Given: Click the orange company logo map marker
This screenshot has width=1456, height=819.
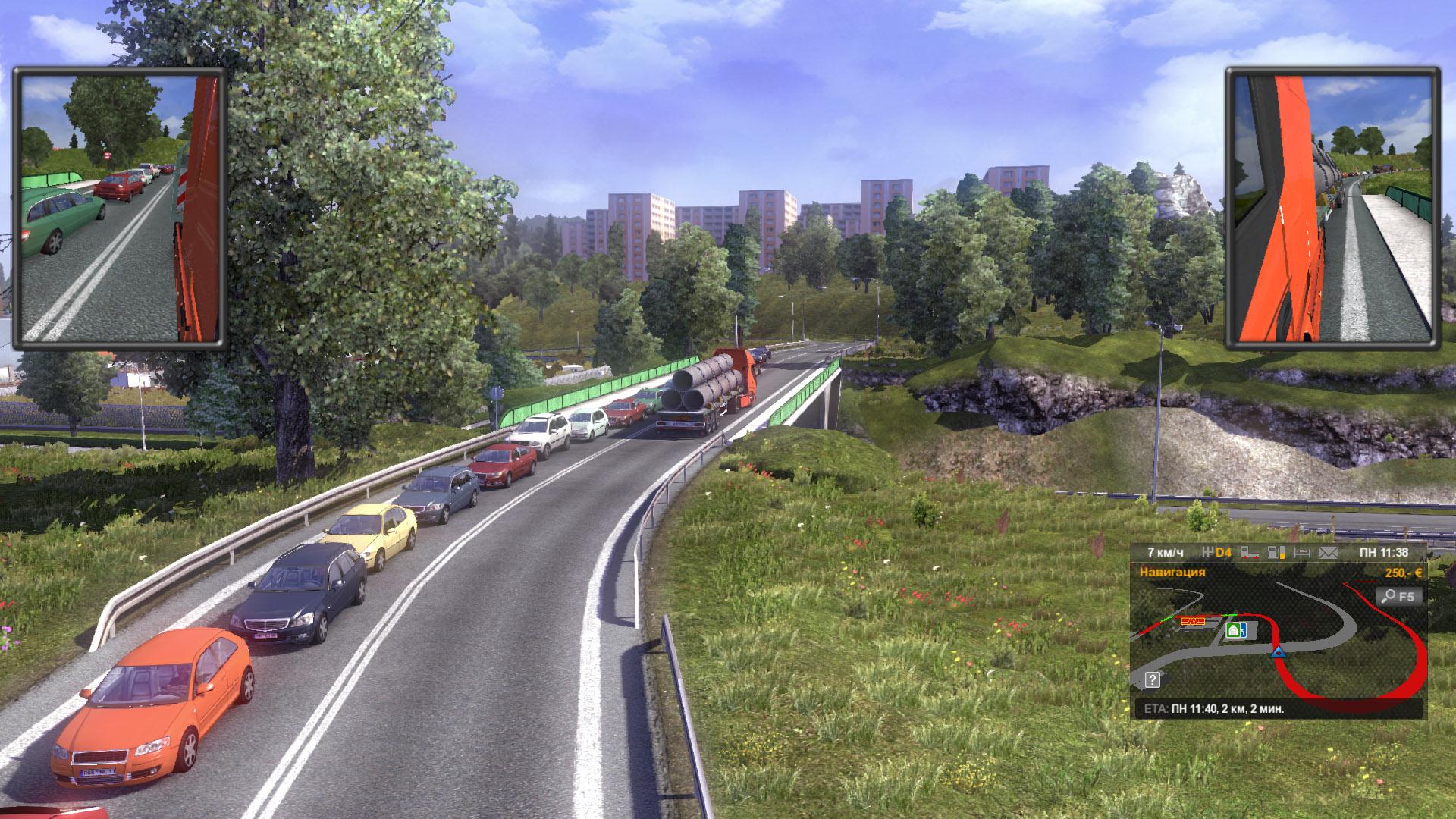Looking at the screenshot, I should click(x=1191, y=620).
